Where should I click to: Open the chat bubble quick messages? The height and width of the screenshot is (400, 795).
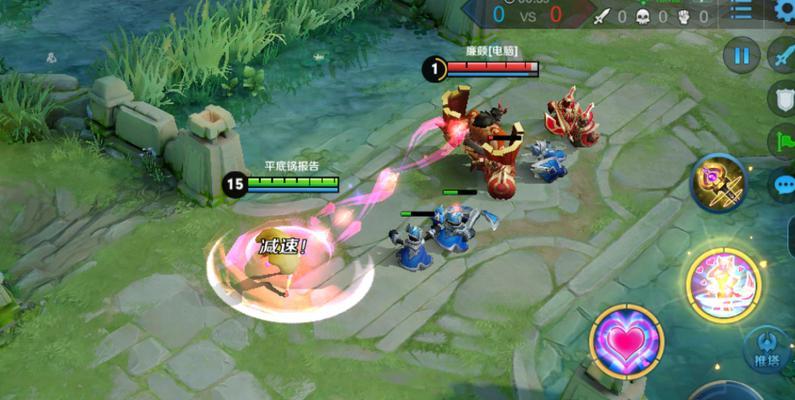(x=783, y=185)
